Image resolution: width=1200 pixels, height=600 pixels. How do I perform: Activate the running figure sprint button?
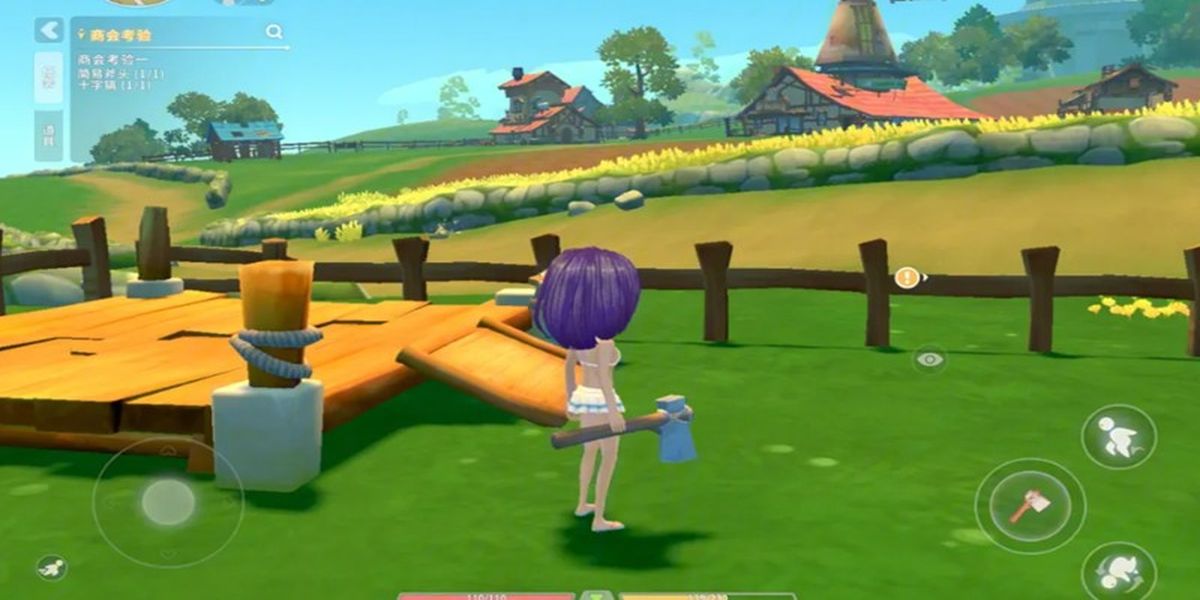coord(1118,437)
